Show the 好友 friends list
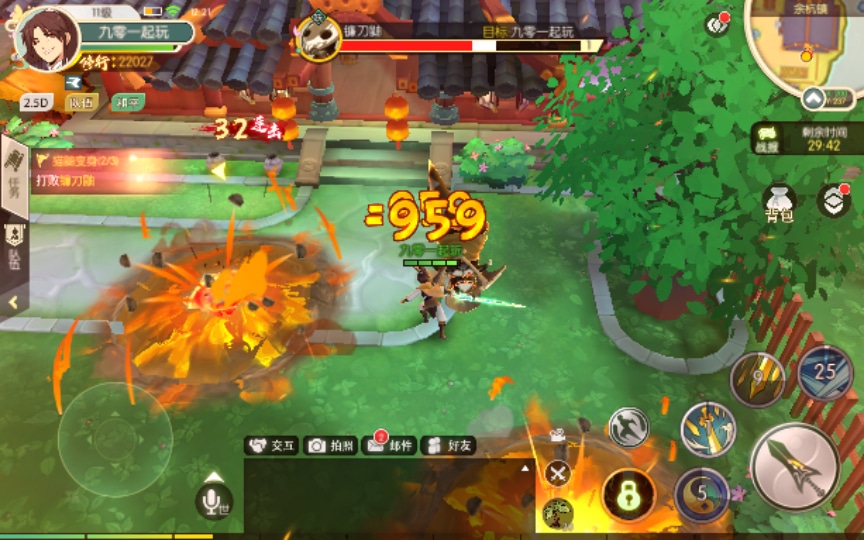This screenshot has width=864, height=540. coord(448,446)
